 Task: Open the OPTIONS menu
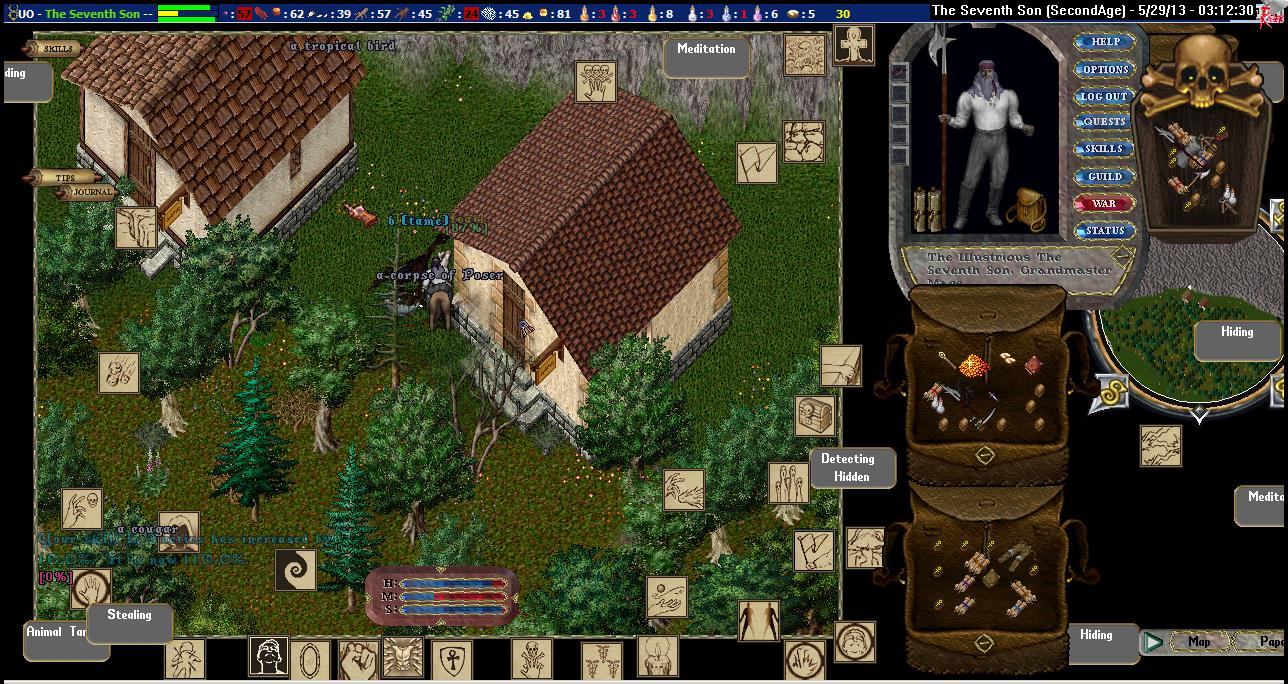click(1104, 69)
